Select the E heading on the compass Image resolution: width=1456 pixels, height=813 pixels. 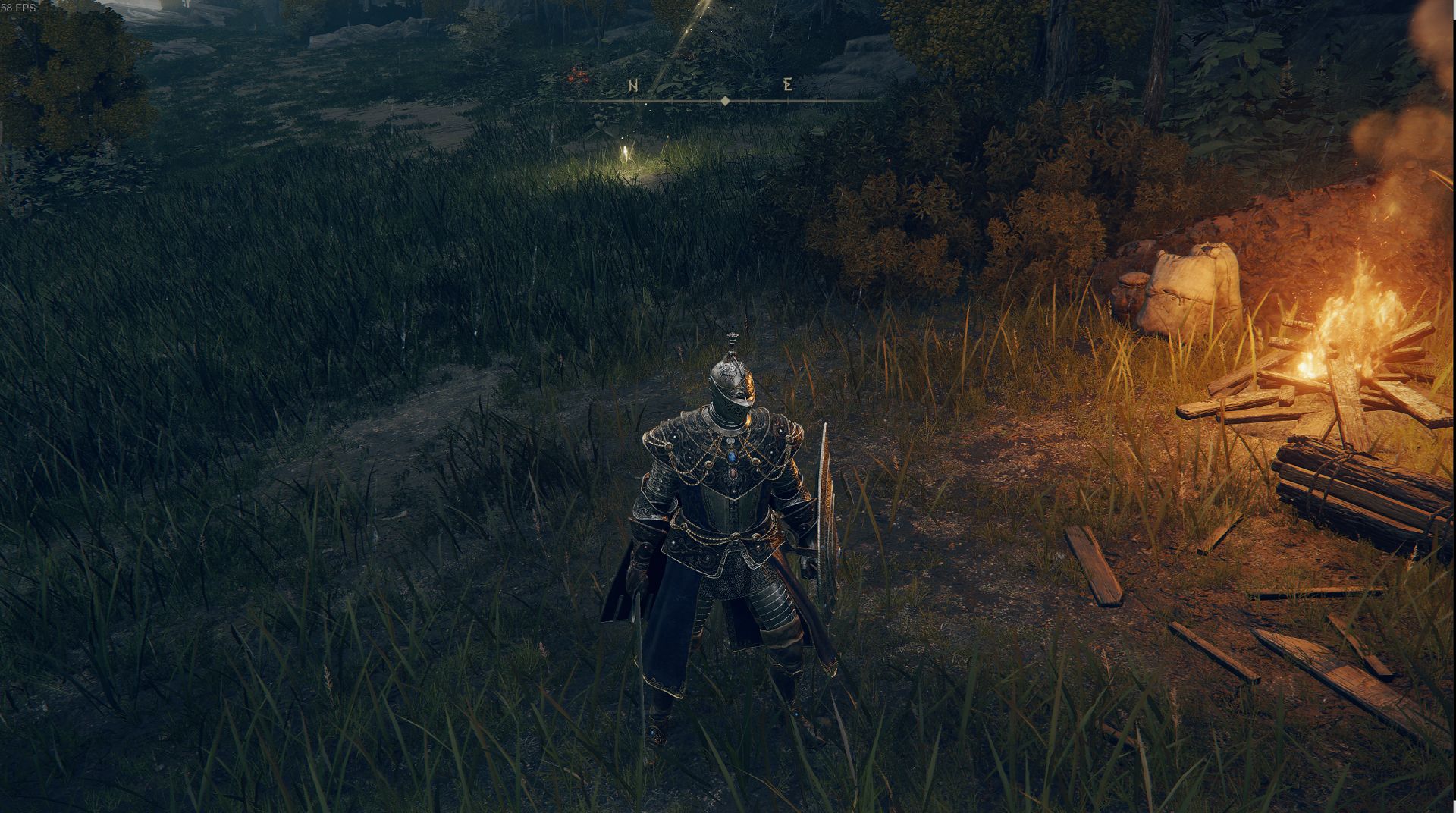[x=788, y=85]
